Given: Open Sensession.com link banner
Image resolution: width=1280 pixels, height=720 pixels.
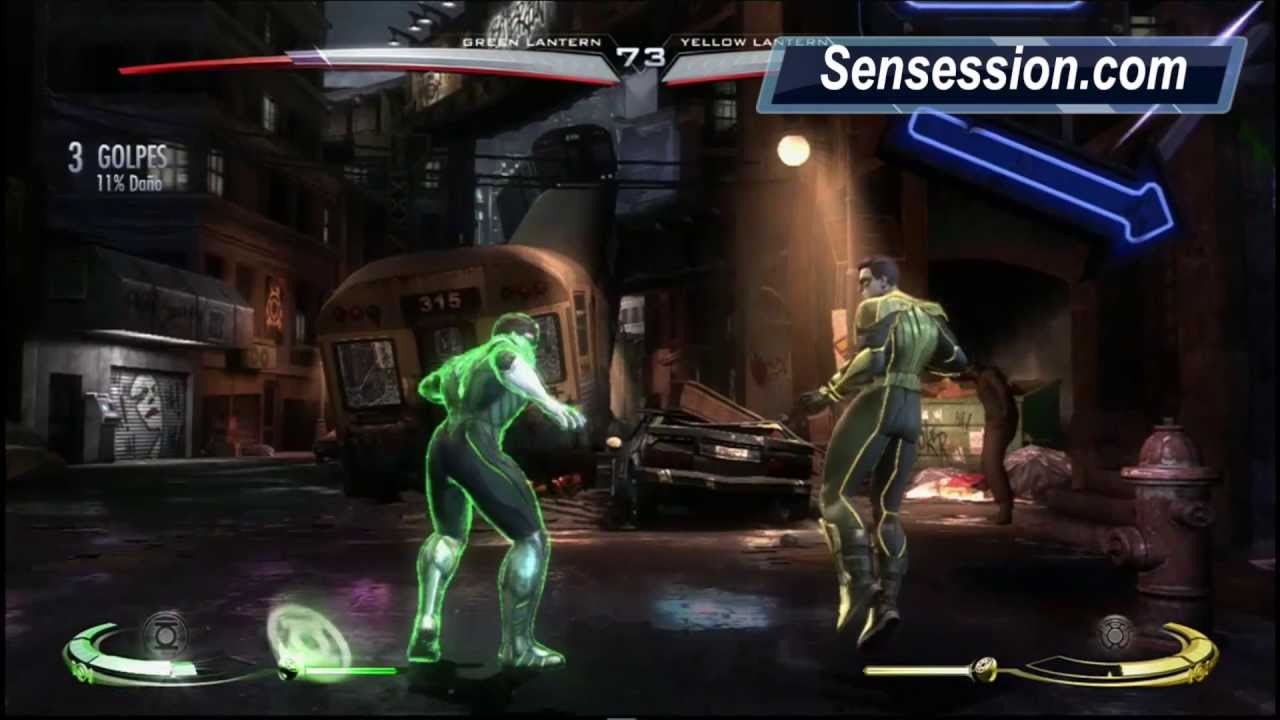Looking at the screenshot, I should coord(1000,70).
